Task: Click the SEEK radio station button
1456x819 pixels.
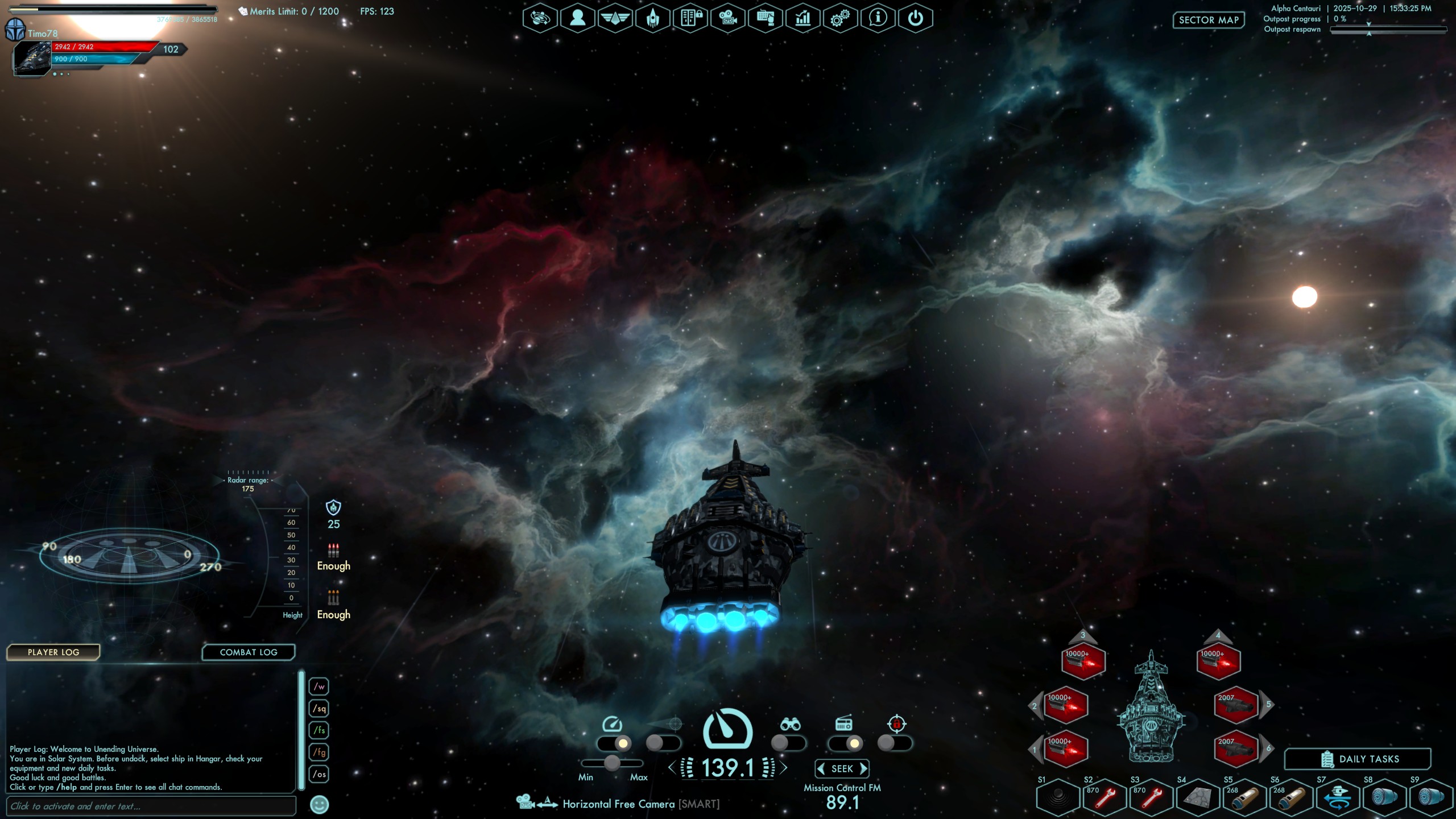Action: click(x=842, y=769)
